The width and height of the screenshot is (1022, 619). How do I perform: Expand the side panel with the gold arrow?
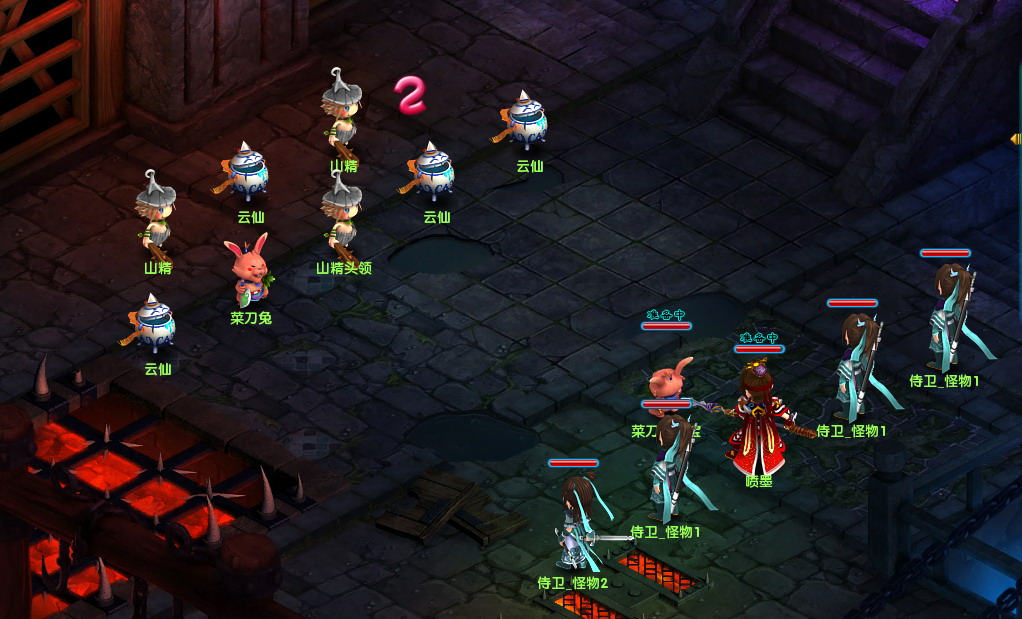coord(1016,139)
